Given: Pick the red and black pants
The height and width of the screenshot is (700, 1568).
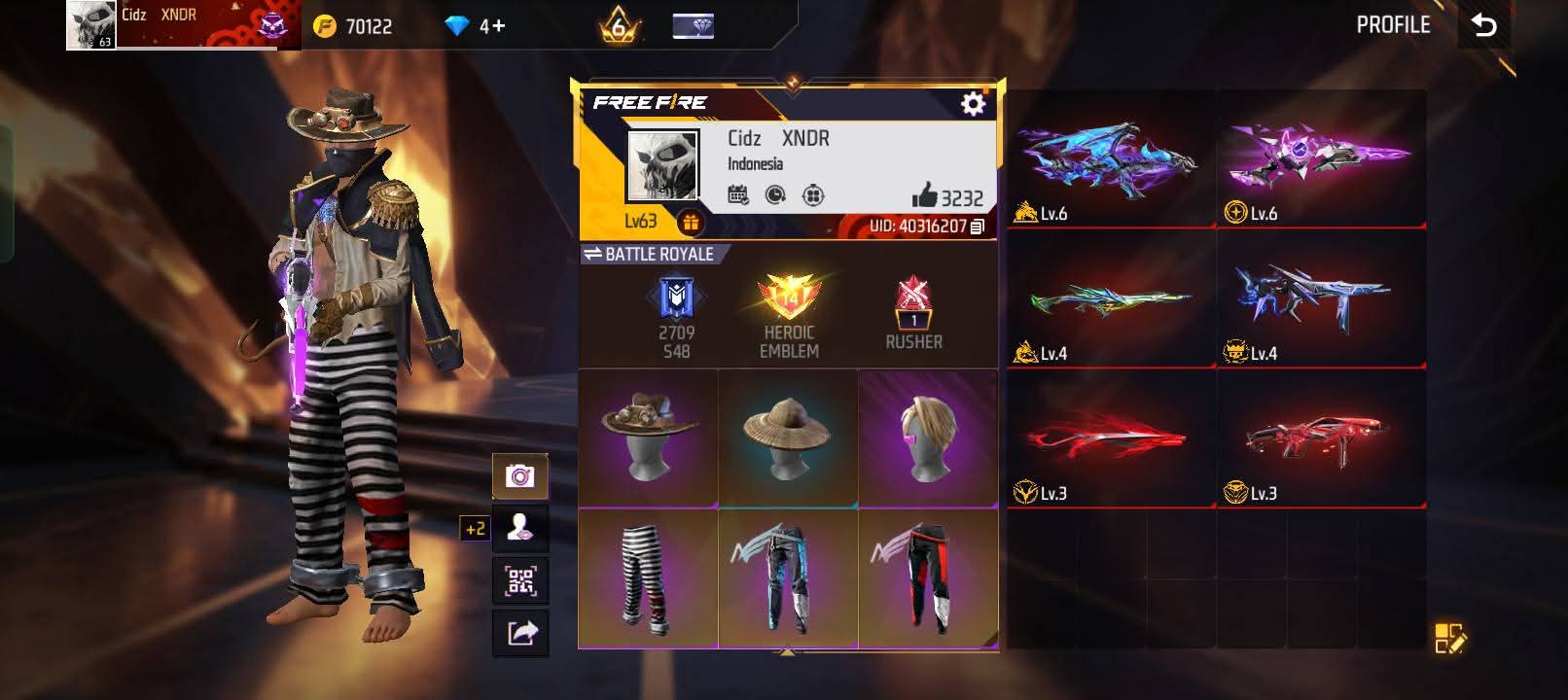Looking at the screenshot, I should 928,578.
